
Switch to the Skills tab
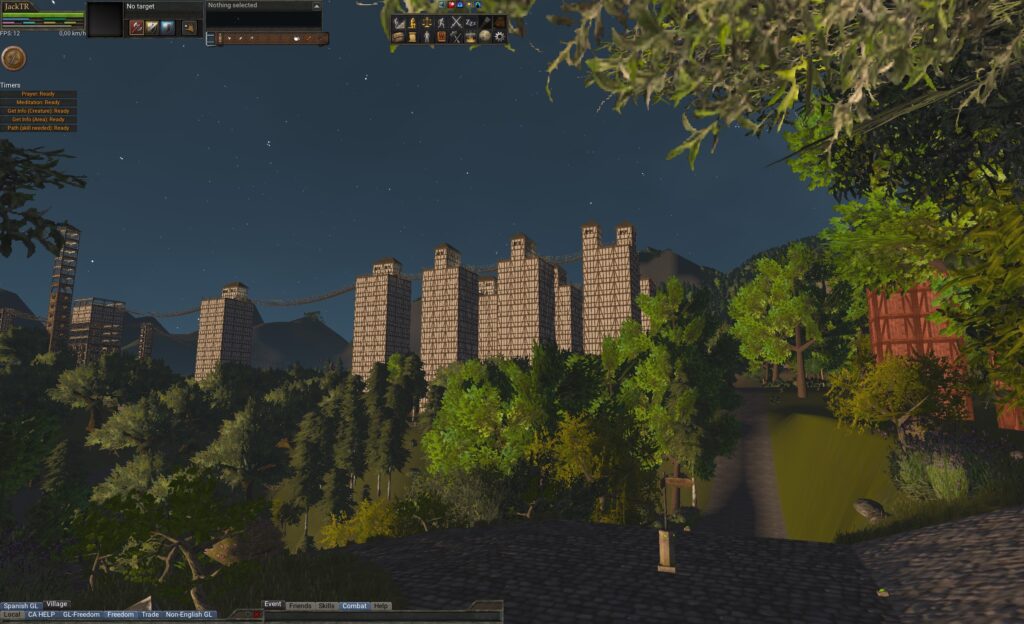point(326,606)
